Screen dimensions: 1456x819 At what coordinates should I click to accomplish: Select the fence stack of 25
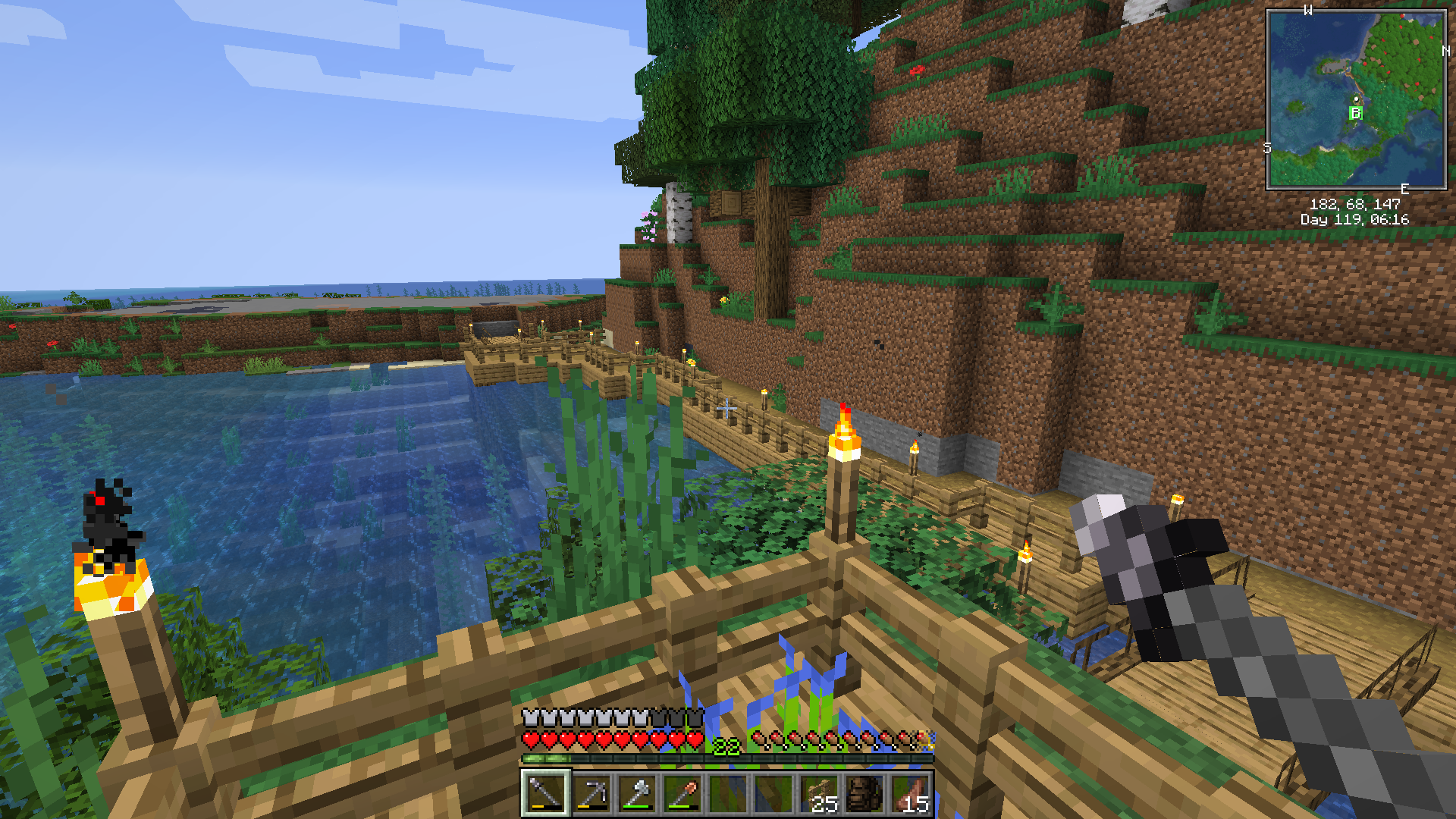[819, 793]
